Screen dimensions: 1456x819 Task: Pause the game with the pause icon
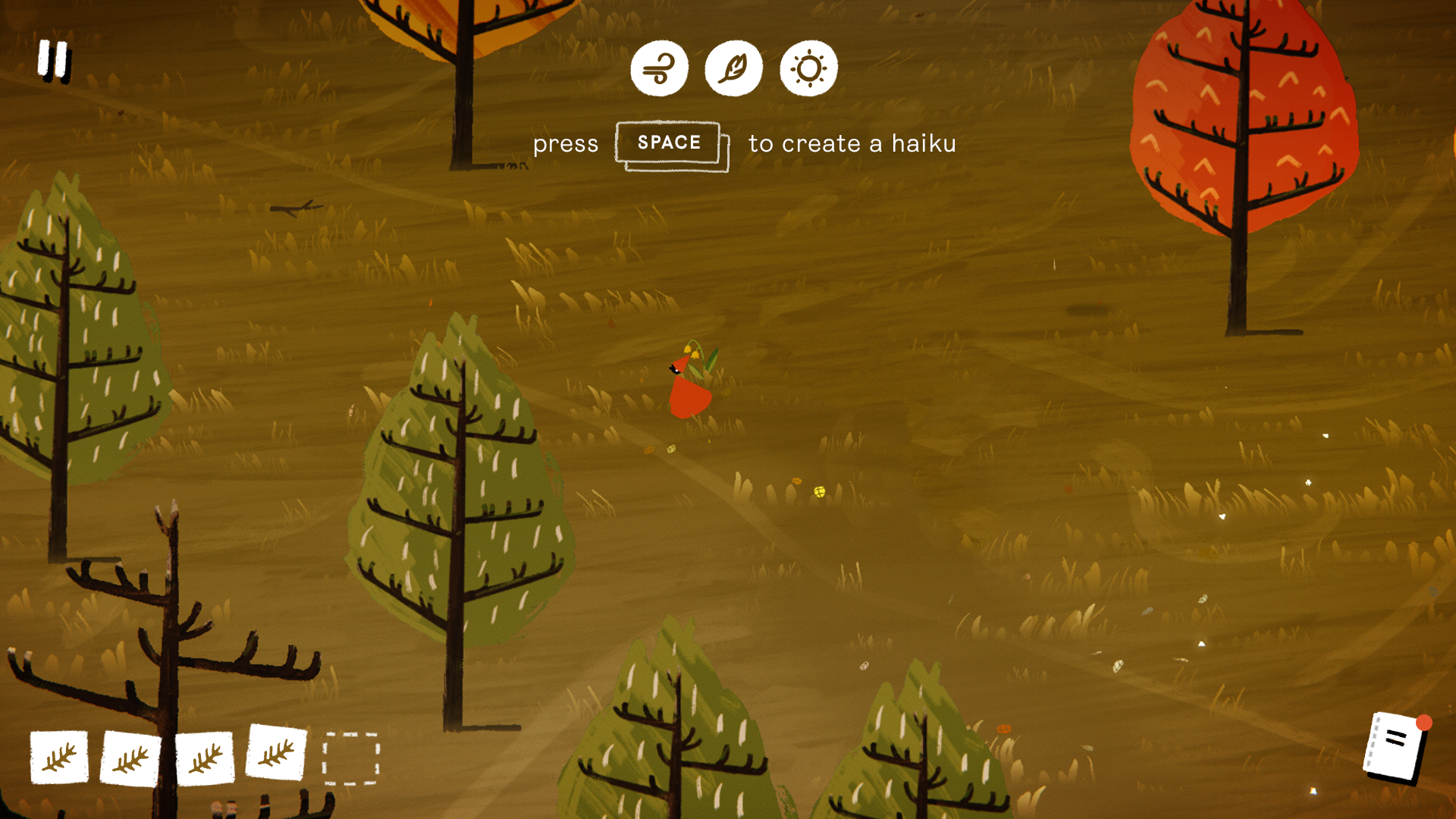tap(54, 59)
